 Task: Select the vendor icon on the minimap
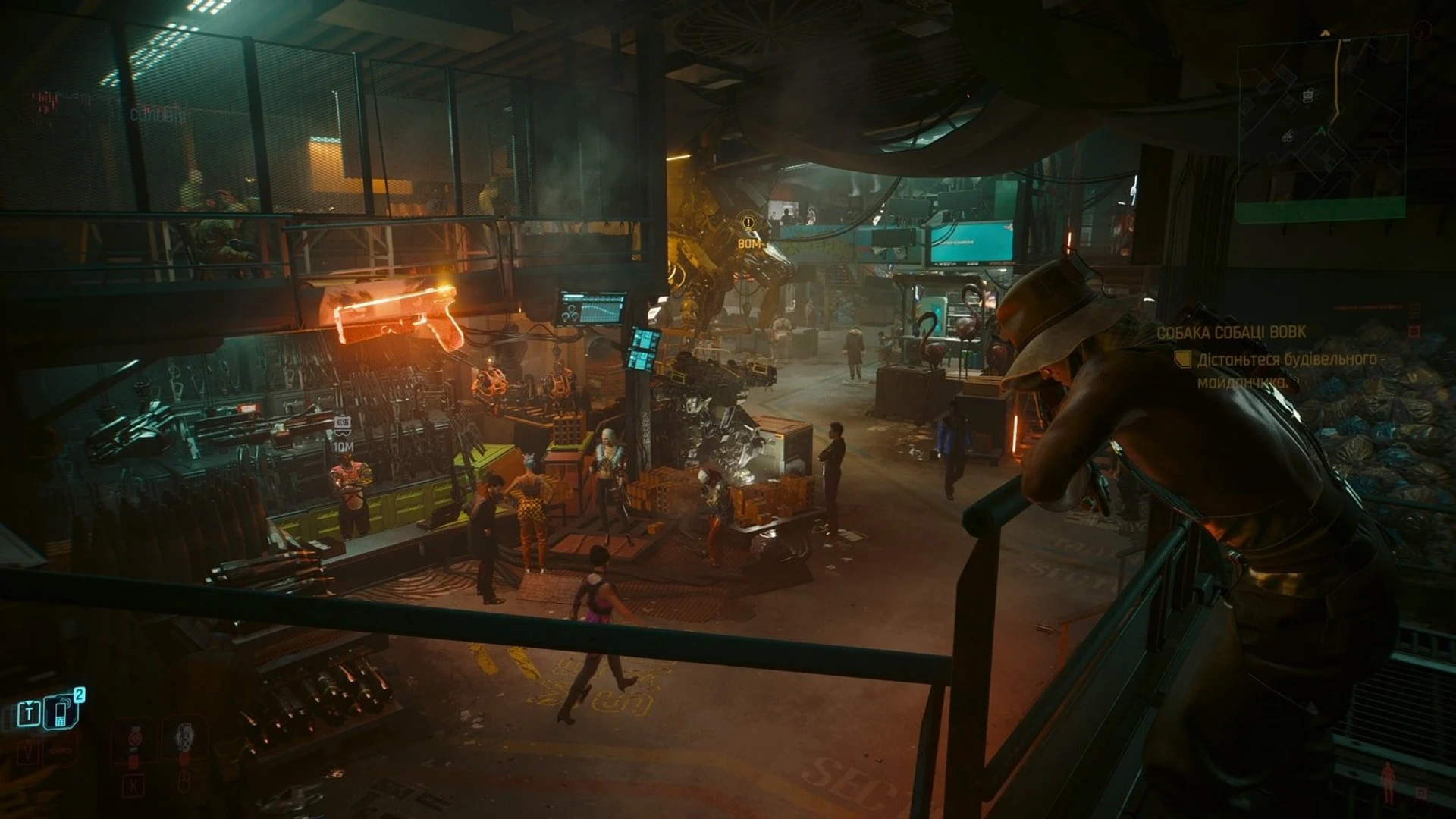point(1307,96)
